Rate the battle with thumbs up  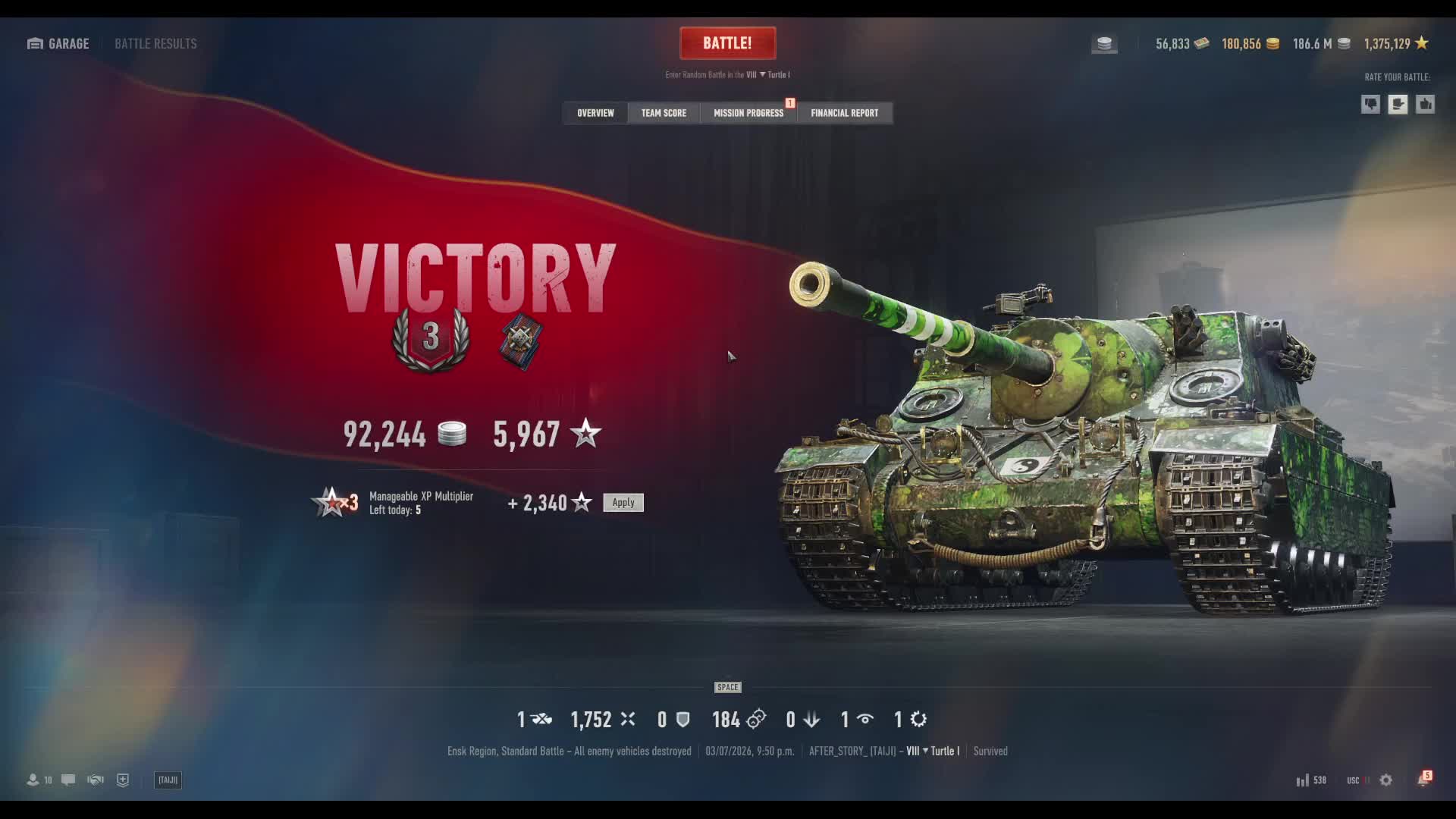coord(1425,105)
